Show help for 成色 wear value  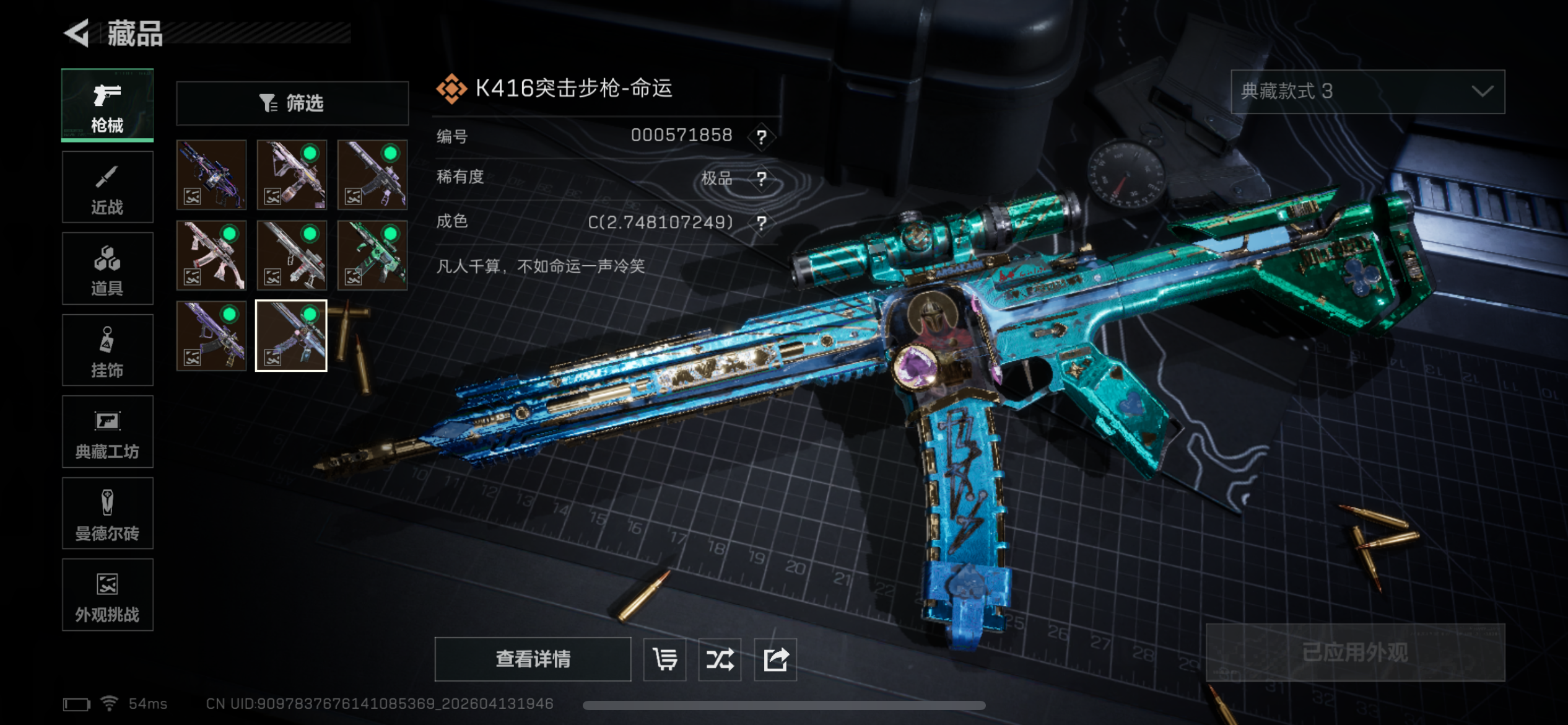click(762, 222)
